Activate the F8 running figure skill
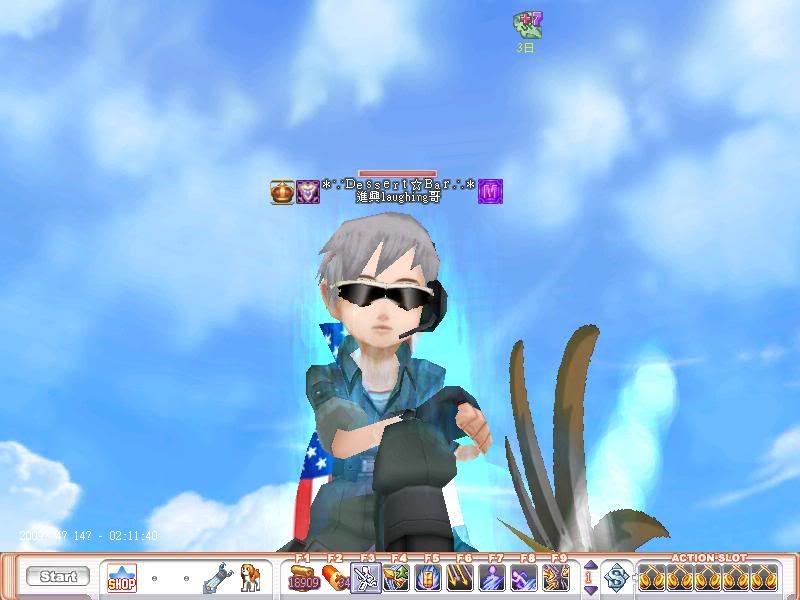800x600 pixels. (524, 577)
